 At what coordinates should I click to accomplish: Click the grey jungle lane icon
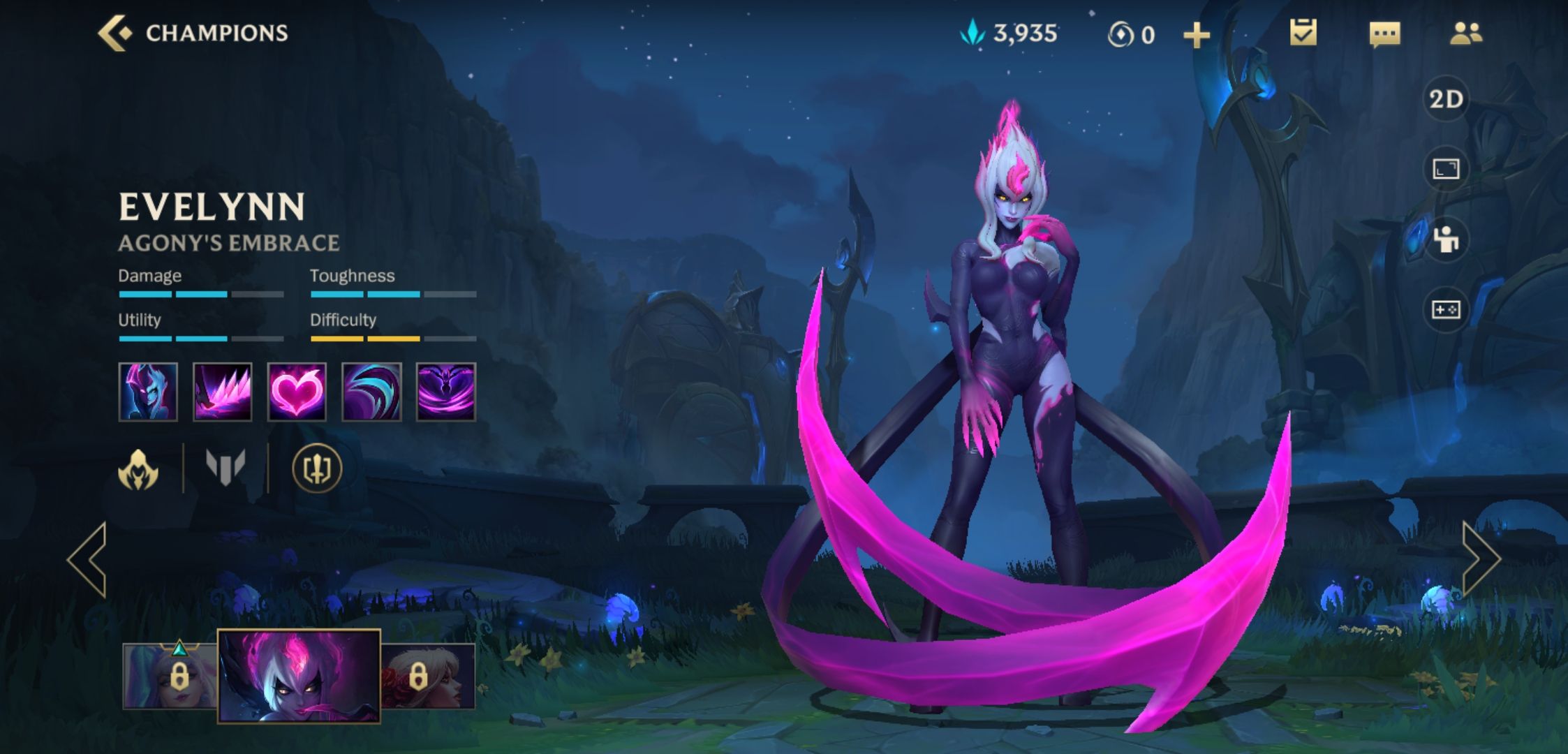point(225,467)
